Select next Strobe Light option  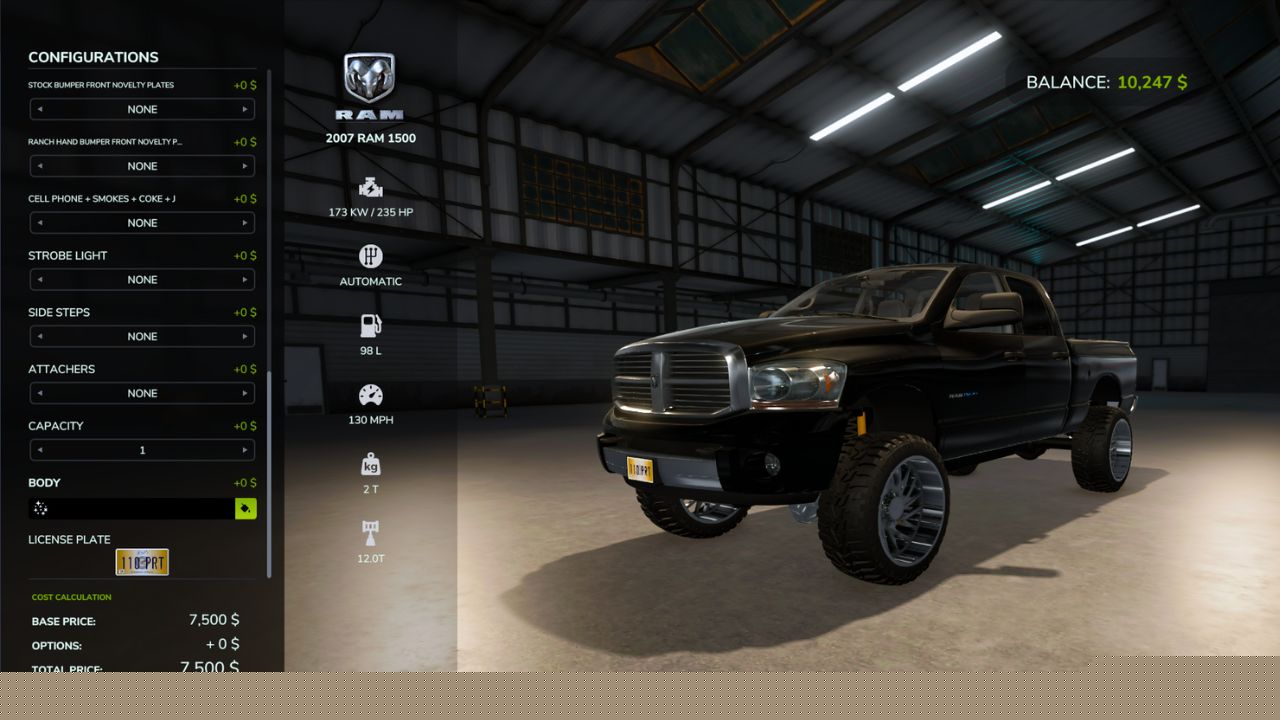[x=245, y=280]
